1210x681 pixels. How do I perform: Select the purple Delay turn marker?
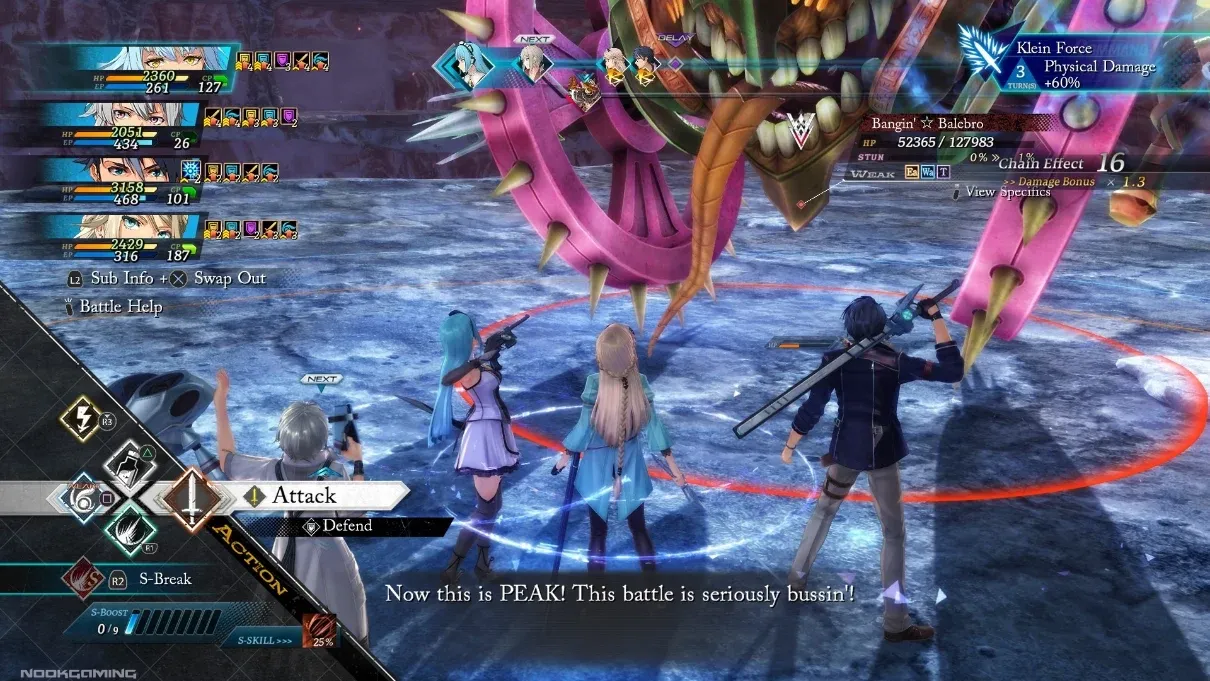pyautogui.click(x=675, y=63)
